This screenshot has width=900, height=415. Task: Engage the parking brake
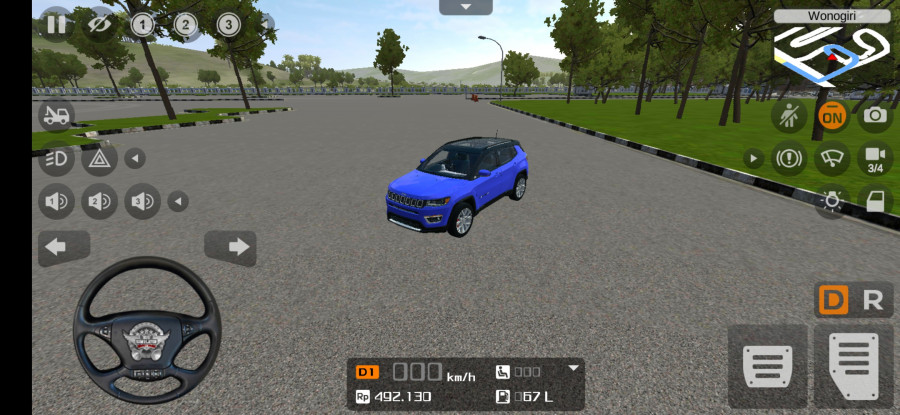[788, 158]
